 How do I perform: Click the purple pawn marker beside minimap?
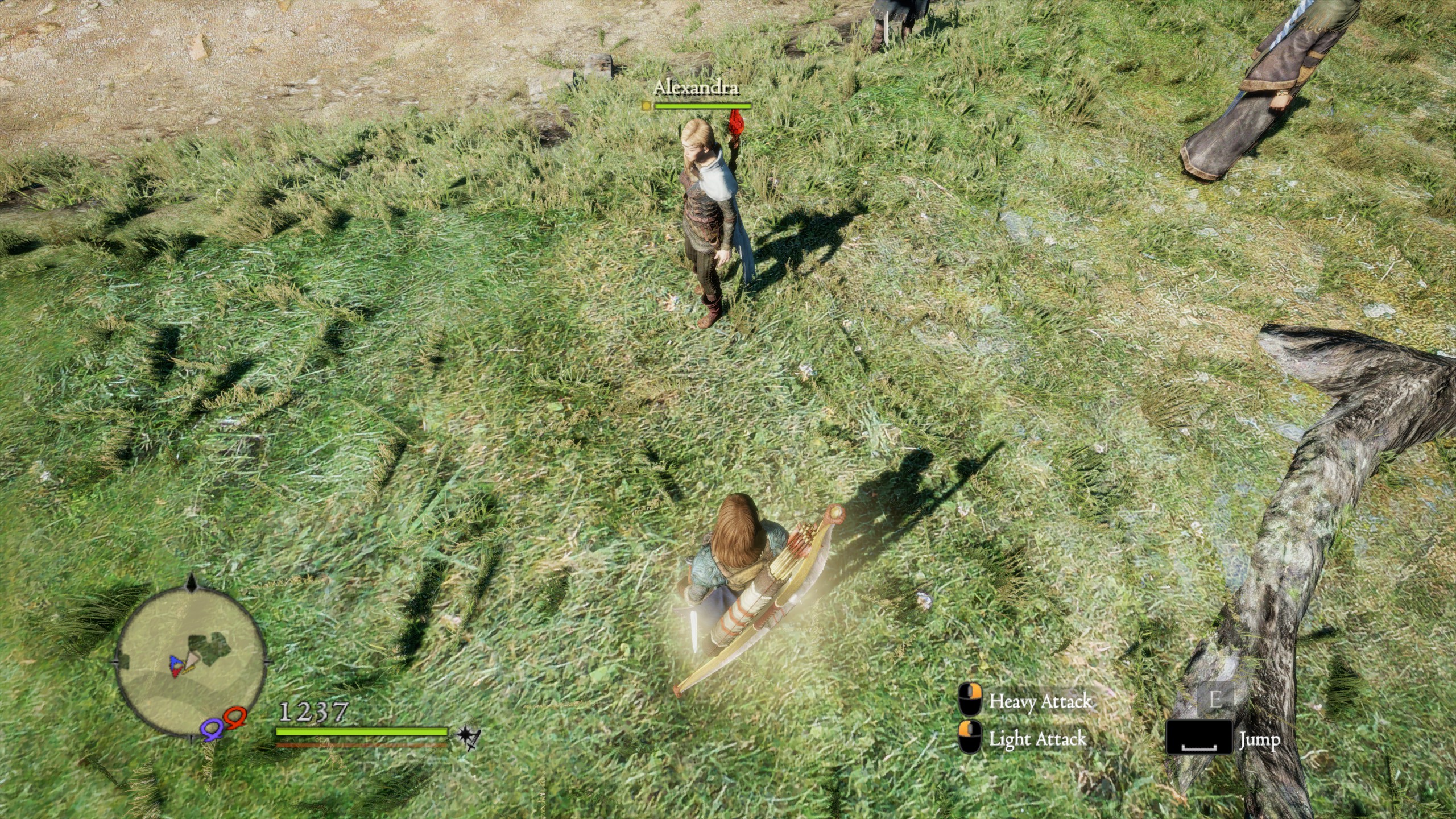(212, 729)
